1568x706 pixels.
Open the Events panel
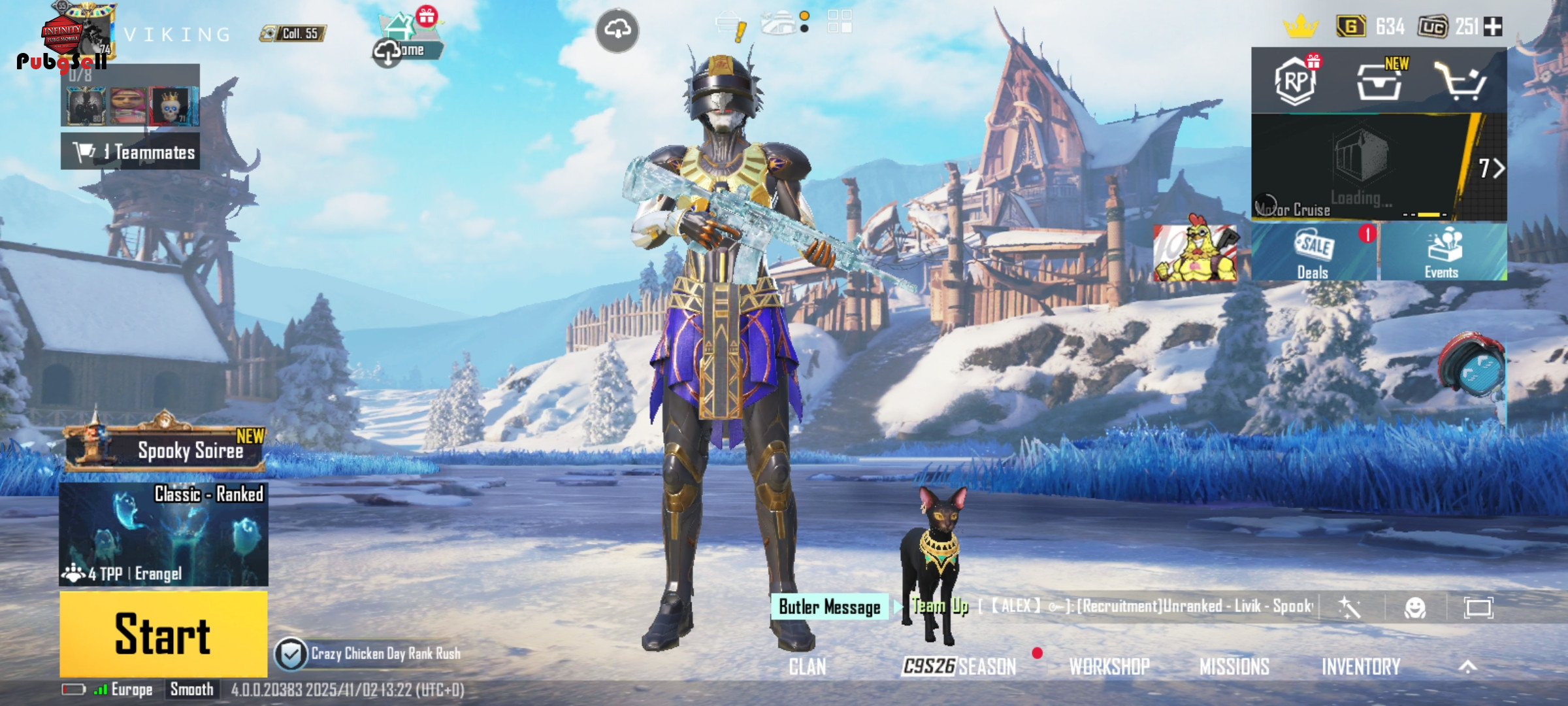[x=1443, y=253]
